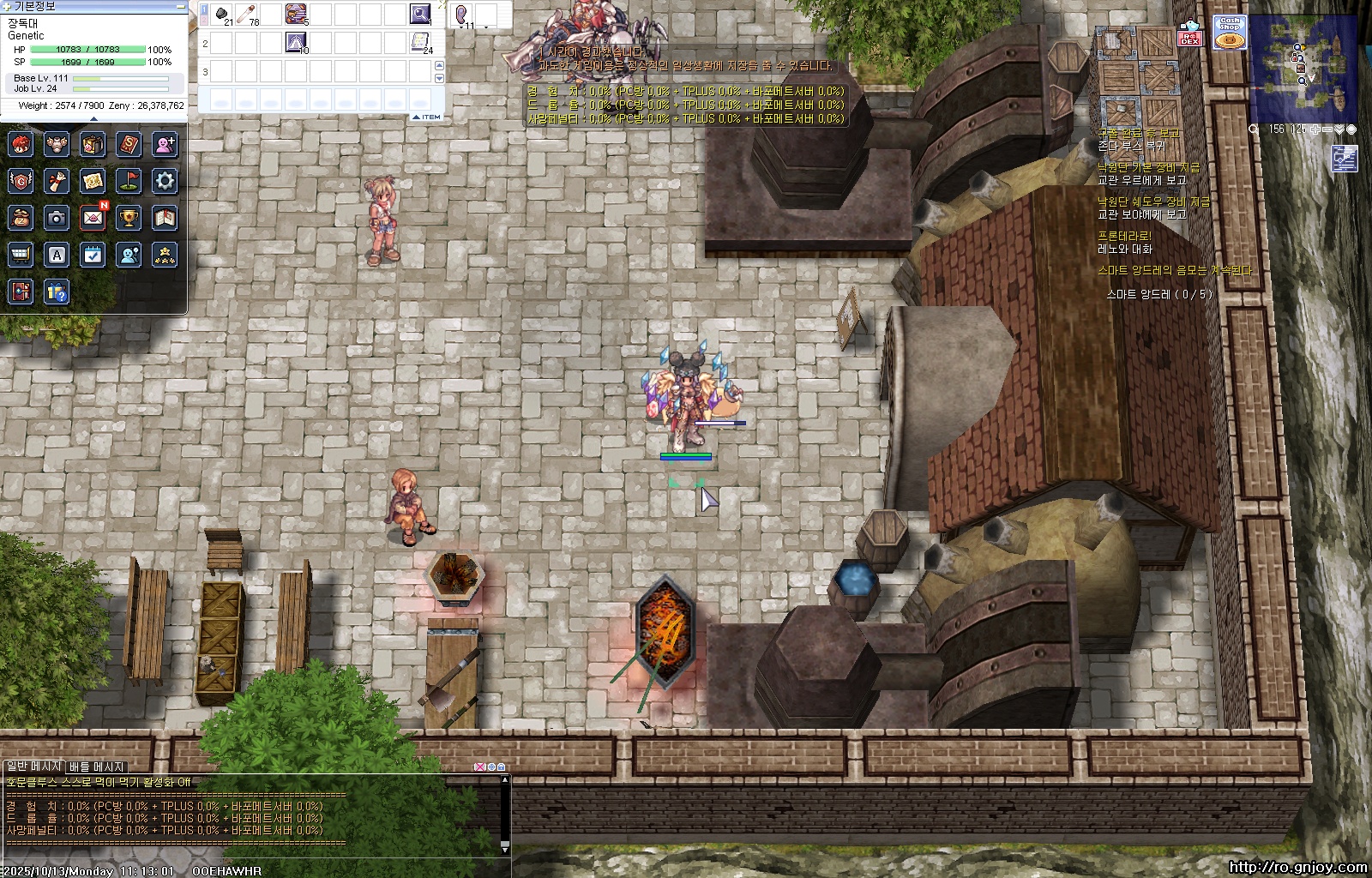
Task: Collapse the hotbar with ITEM arrow
Action: (426, 117)
